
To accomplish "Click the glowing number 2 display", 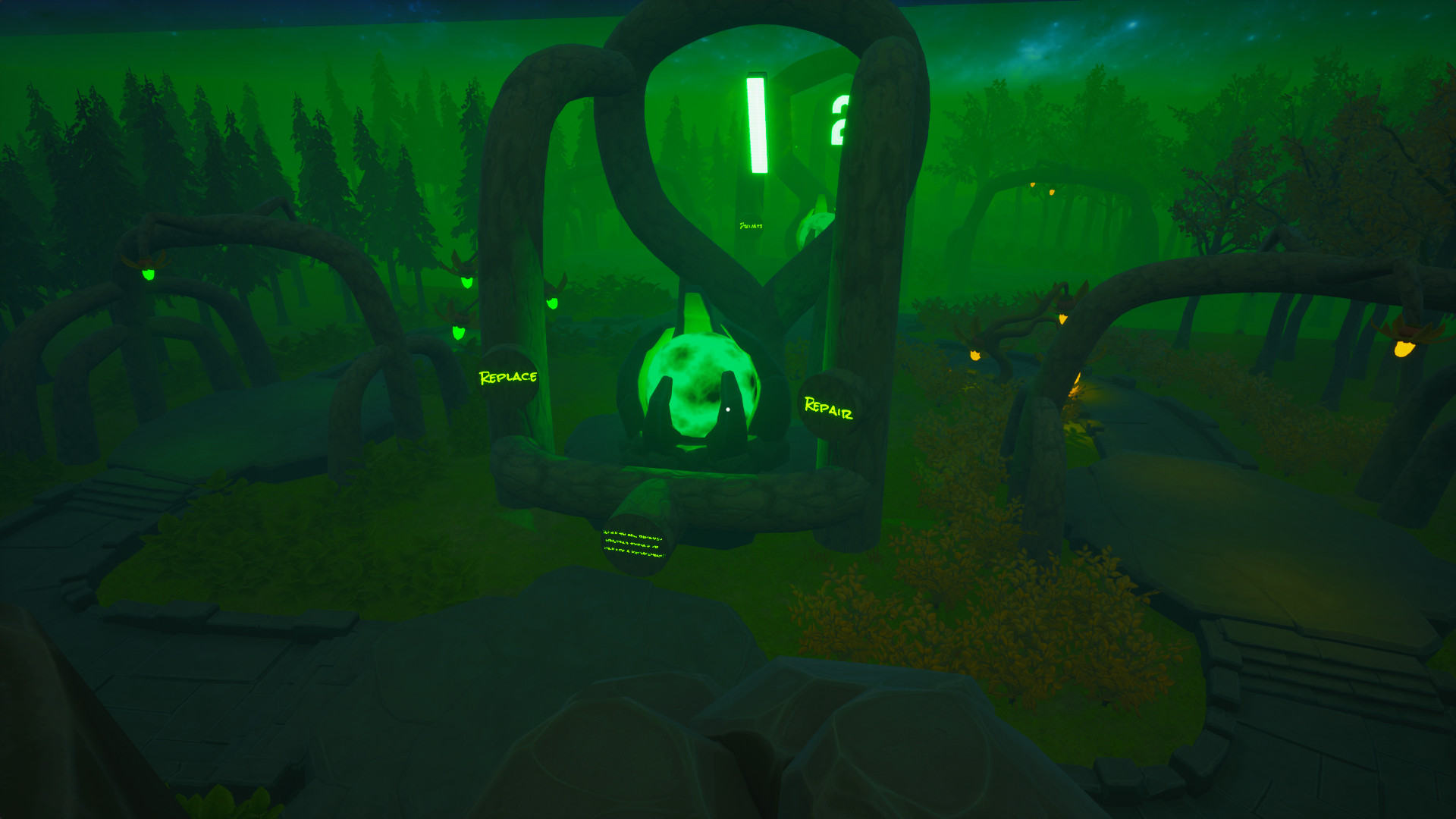I will click(x=839, y=120).
